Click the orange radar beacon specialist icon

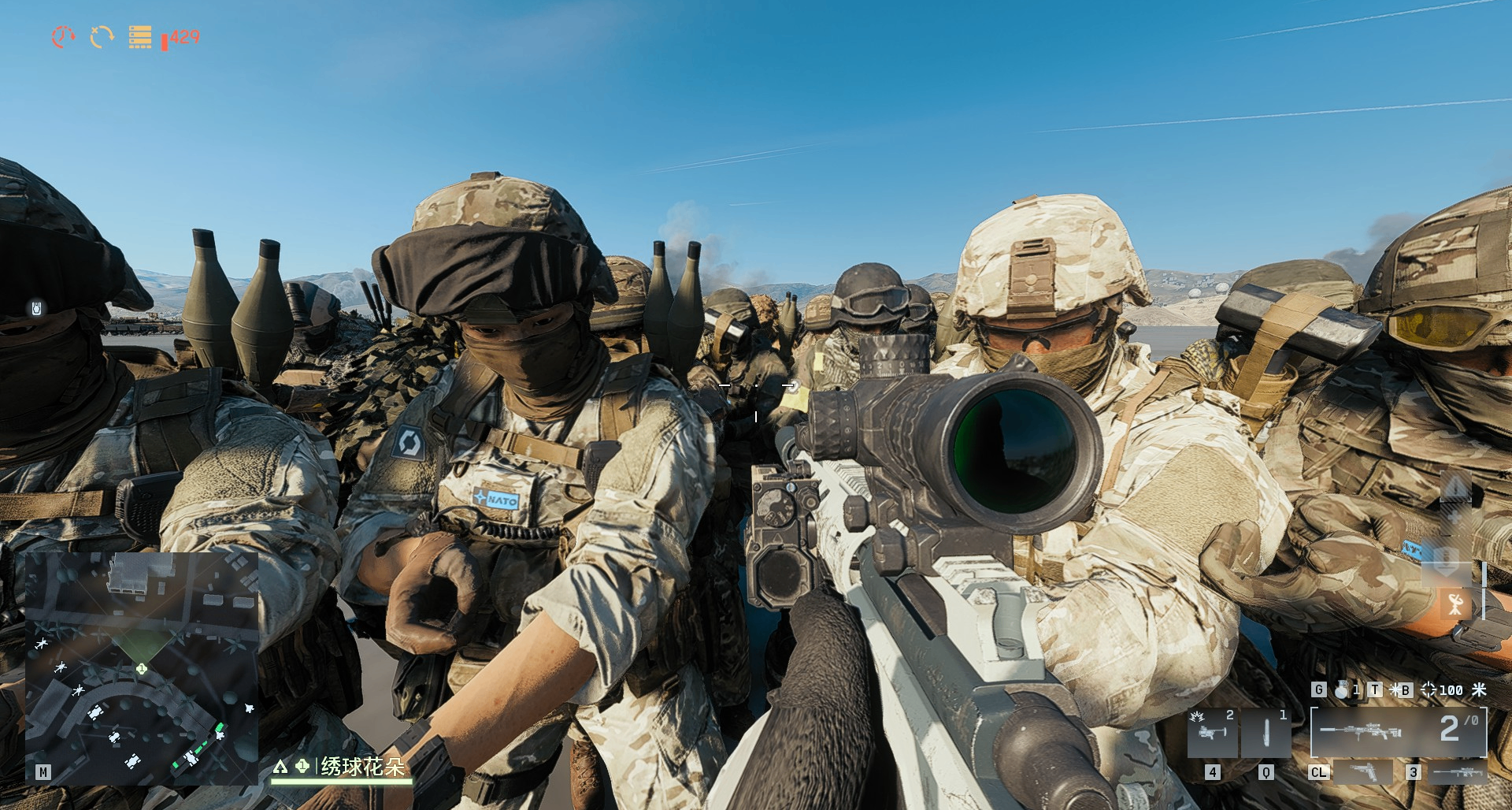point(1455,604)
